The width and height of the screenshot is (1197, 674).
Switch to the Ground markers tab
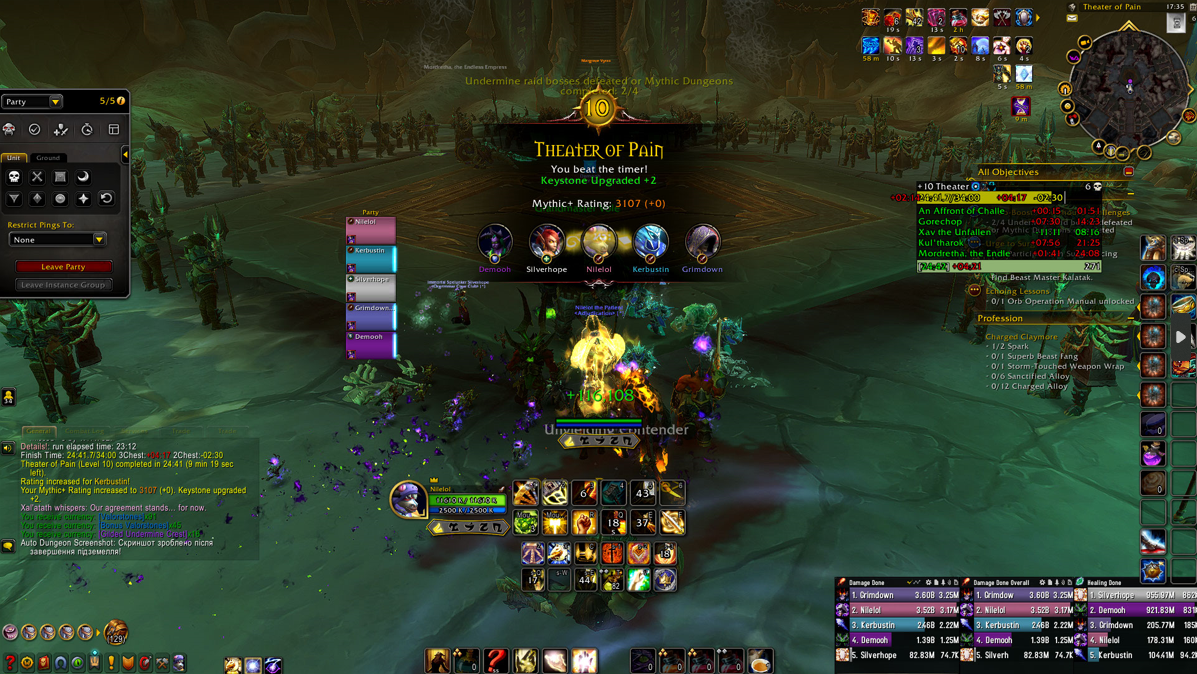pyautogui.click(x=48, y=158)
